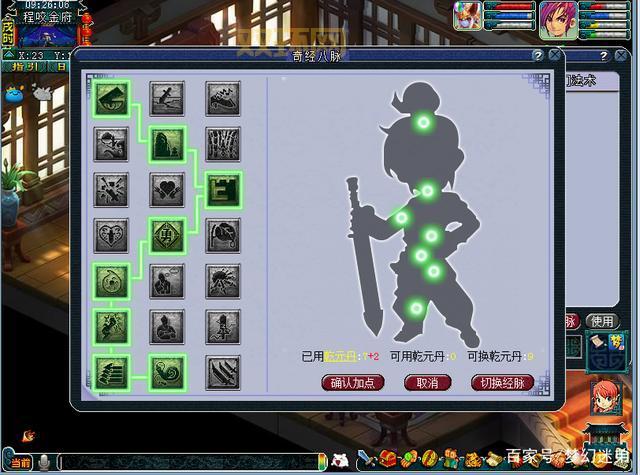Toggle the 当前 chat channel selector
Screen dimensions: 640x475
(20, 462)
